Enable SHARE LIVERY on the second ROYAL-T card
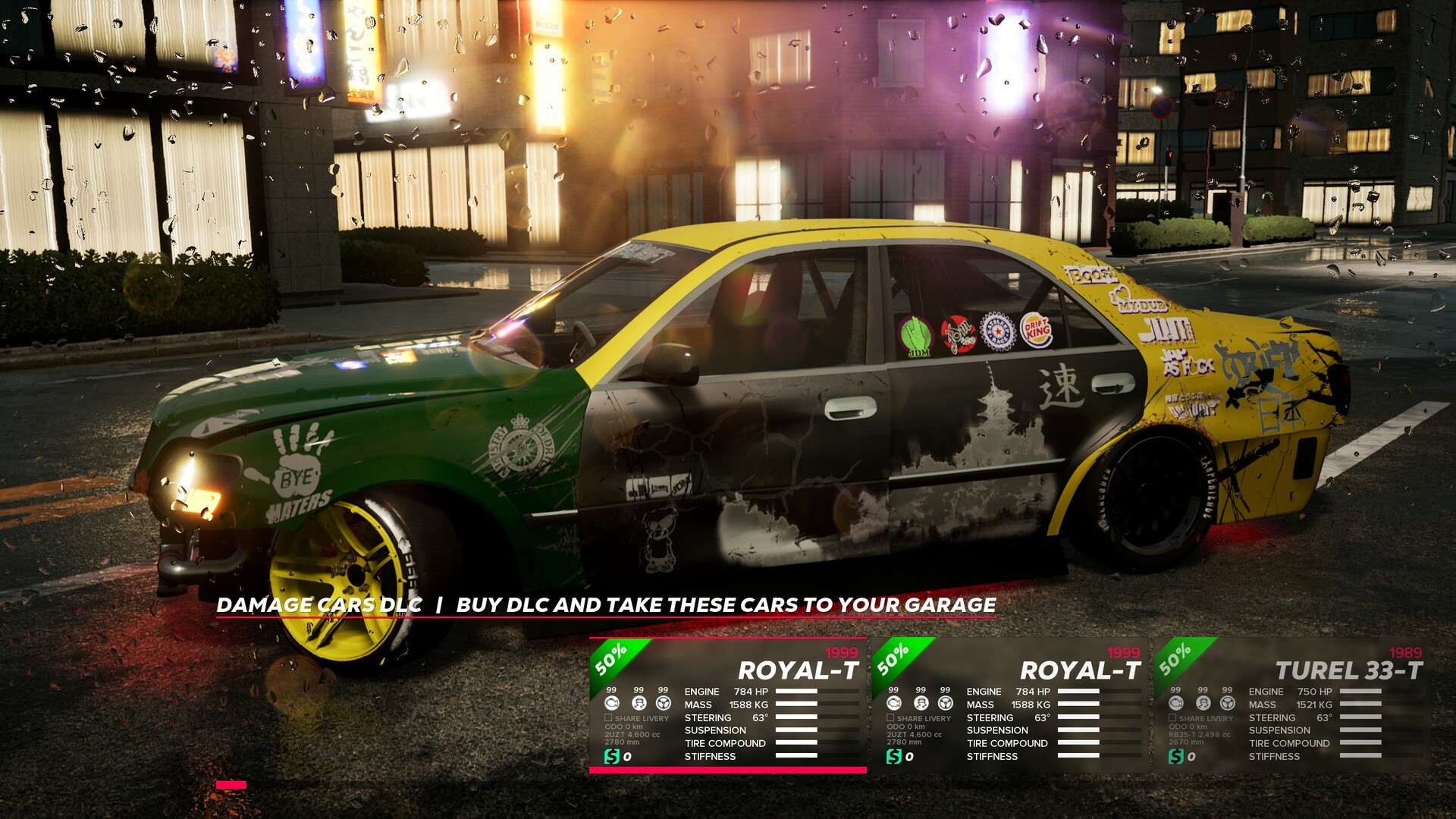Image resolution: width=1456 pixels, height=819 pixels. coord(890,718)
